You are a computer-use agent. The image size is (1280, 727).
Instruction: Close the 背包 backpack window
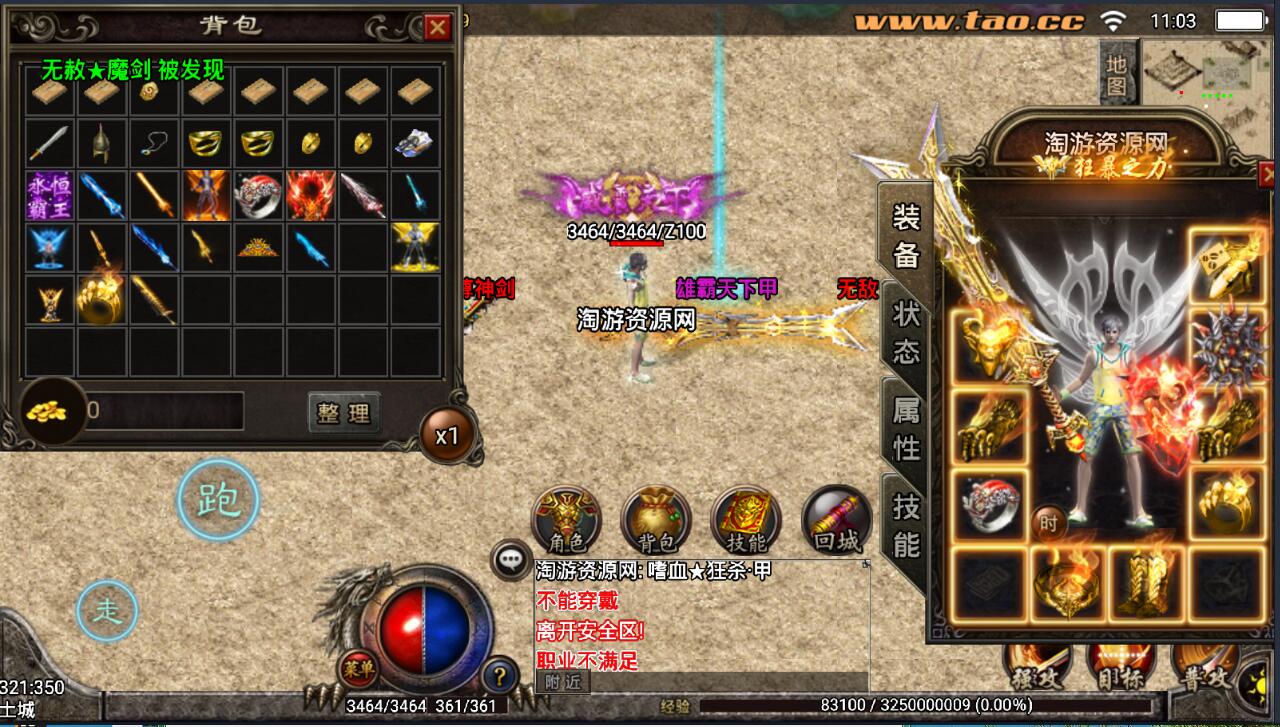click(437, 28)
